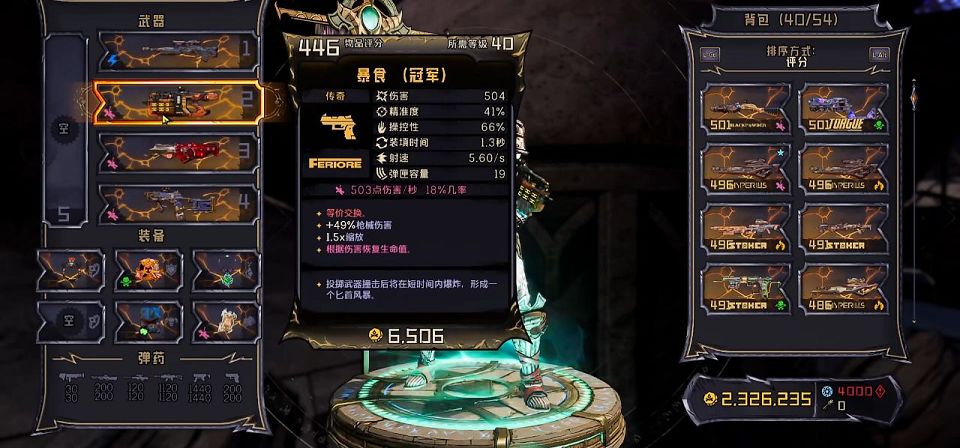Choose the 501 Torgue weapon in backpack
Image resolution: width=960 pixels, height=448 pixels.
(x=844, y=109)
